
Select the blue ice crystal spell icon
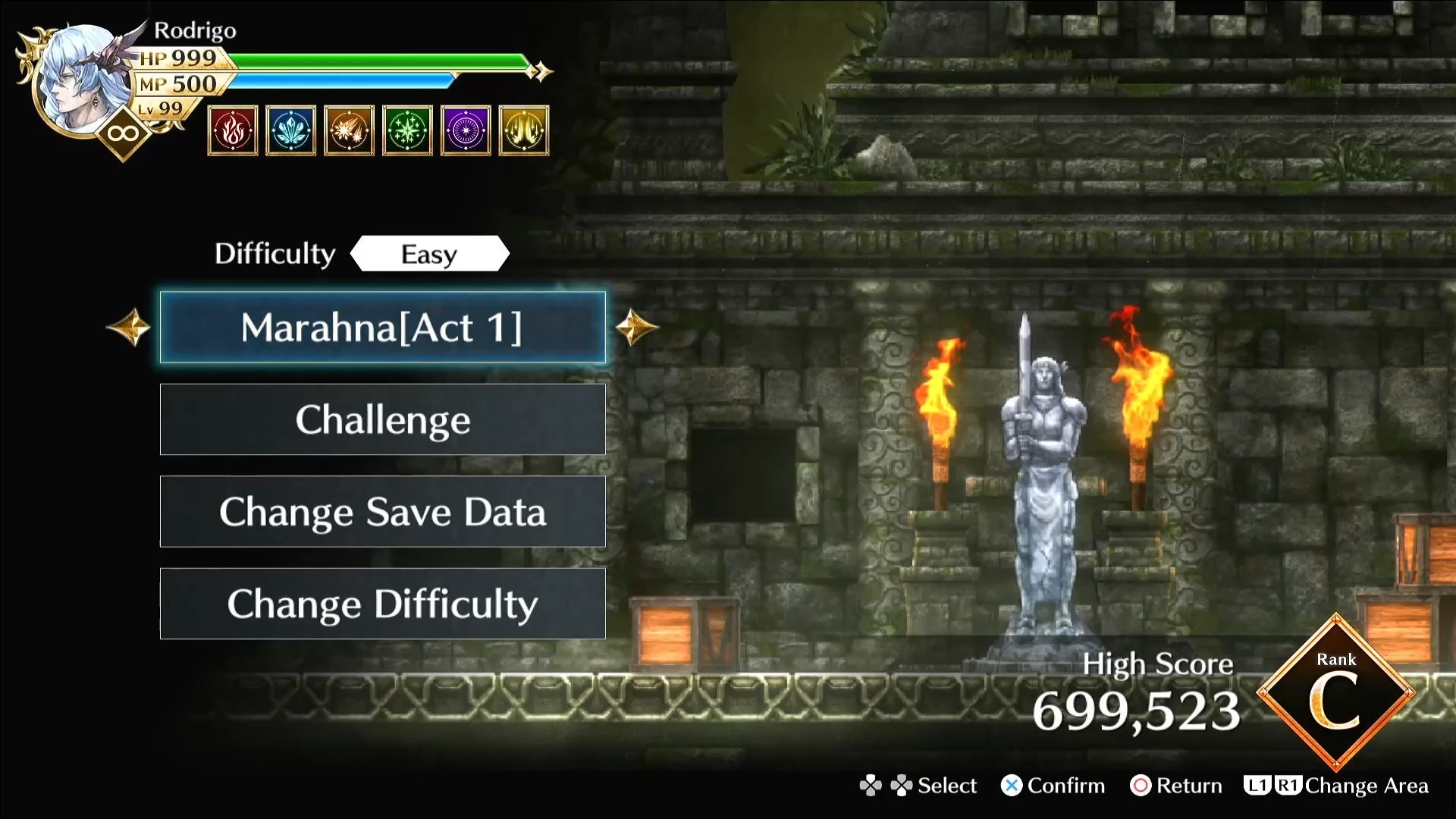point(291,130)
